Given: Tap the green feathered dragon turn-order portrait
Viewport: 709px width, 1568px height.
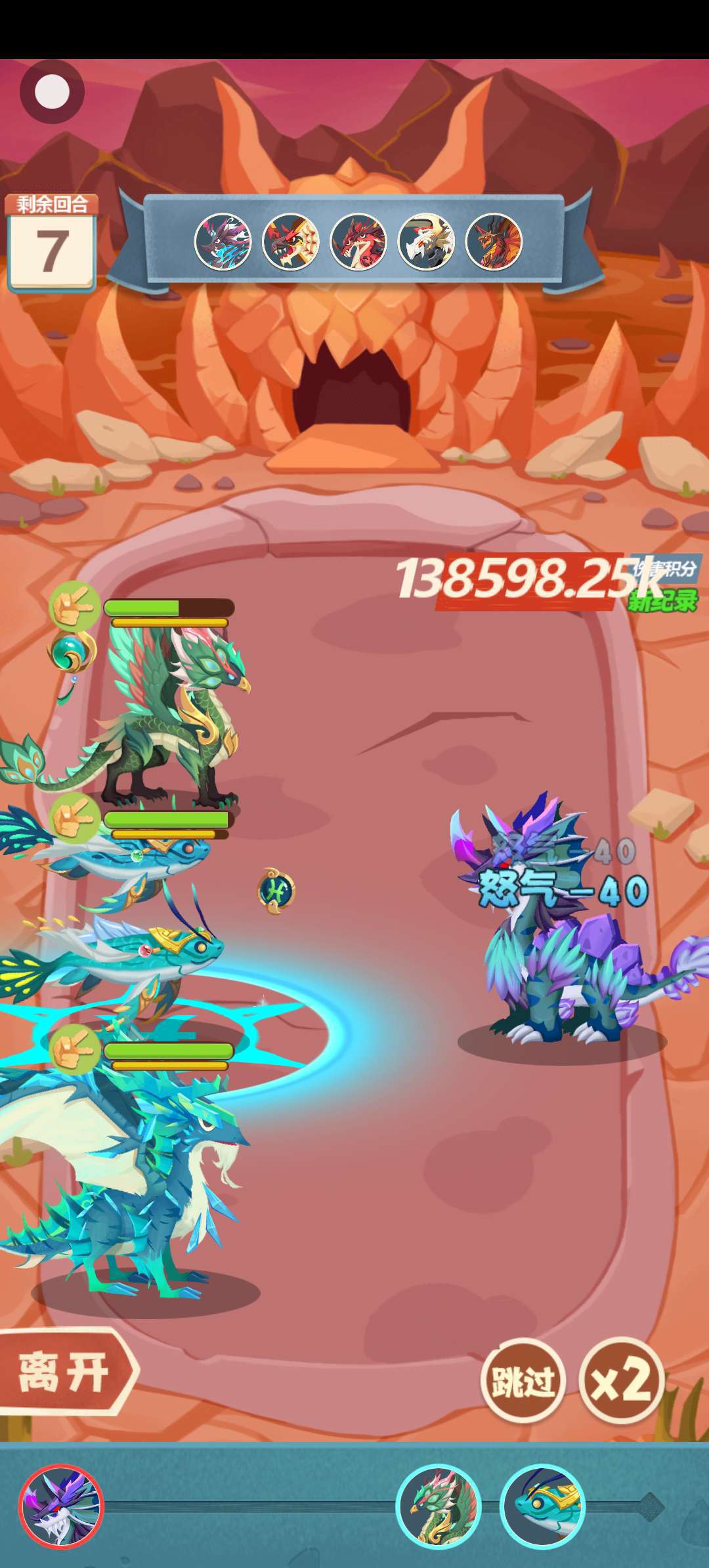Looking at the screenshot, I should 438,1507.
